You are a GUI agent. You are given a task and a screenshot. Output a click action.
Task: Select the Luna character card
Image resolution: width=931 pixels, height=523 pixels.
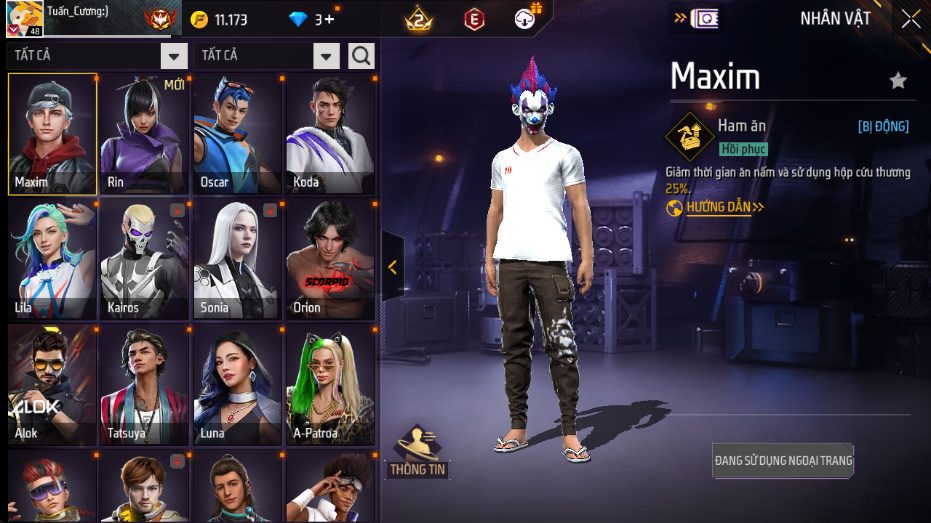[x=237, y=386]
